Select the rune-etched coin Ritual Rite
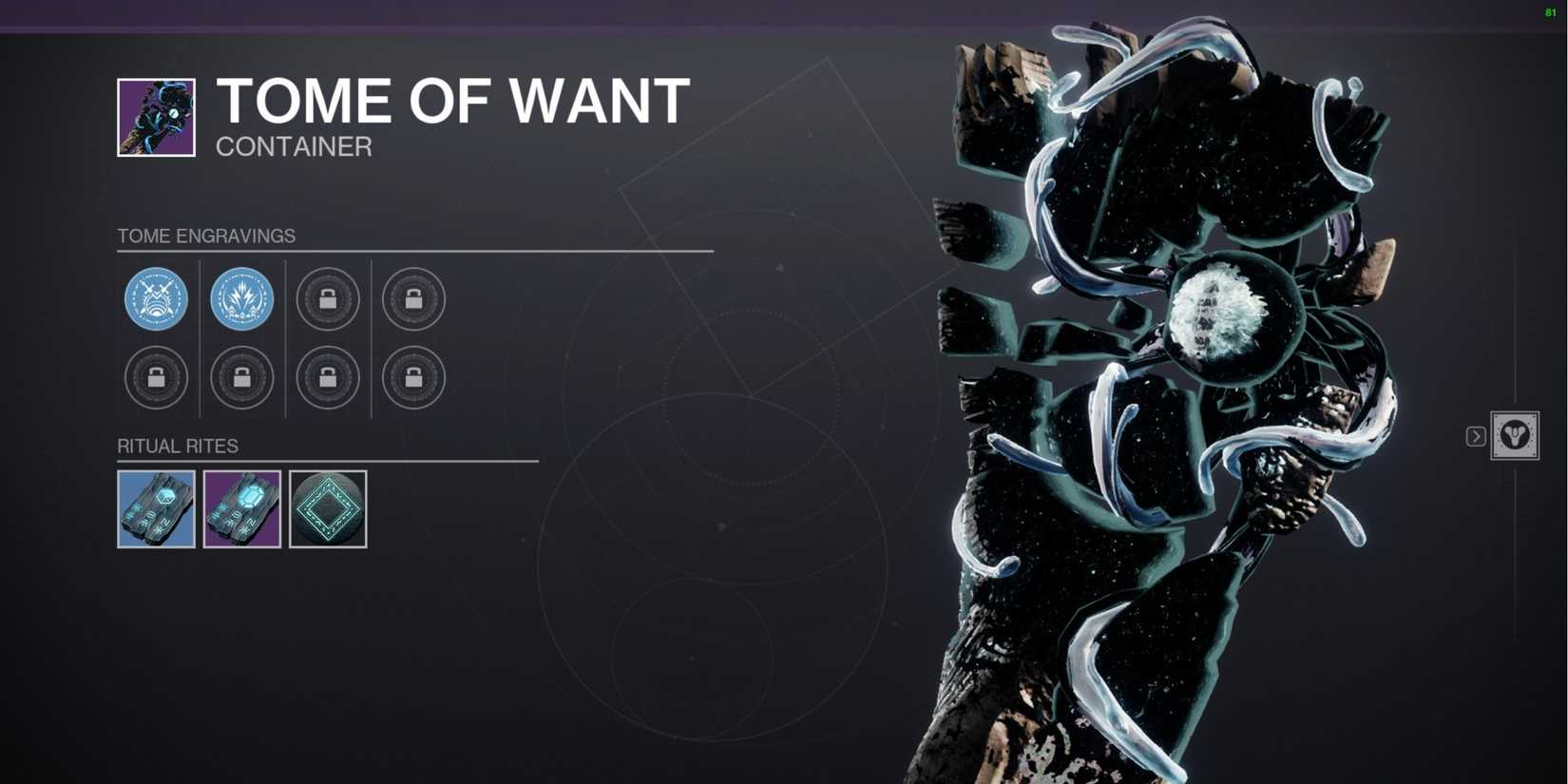Screen dimensions: 1568x784 (x=327, y=507)
